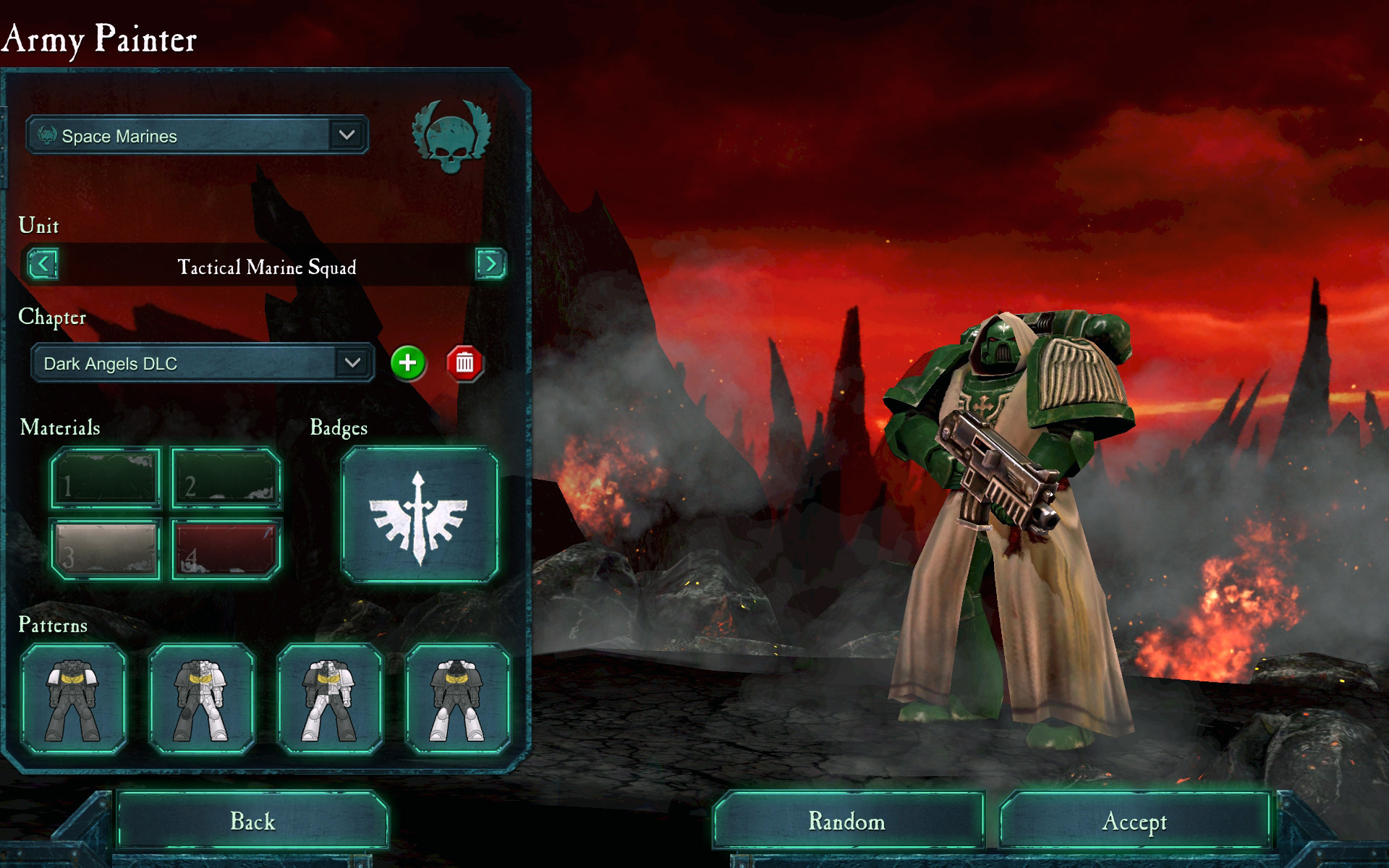The height and width of the screenshot is (868, 1389).
Task: Click the Army Painter title heading
Action: pos(101,41)
